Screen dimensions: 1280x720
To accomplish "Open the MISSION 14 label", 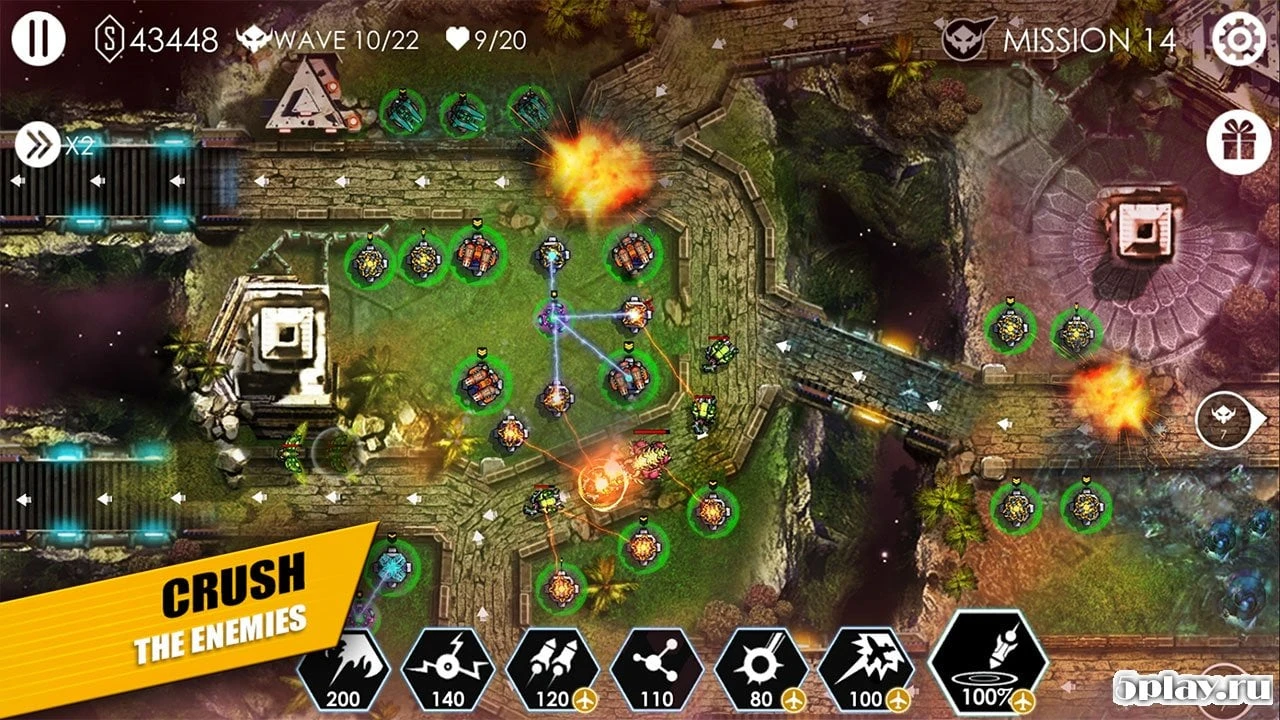I will 1090,39.
